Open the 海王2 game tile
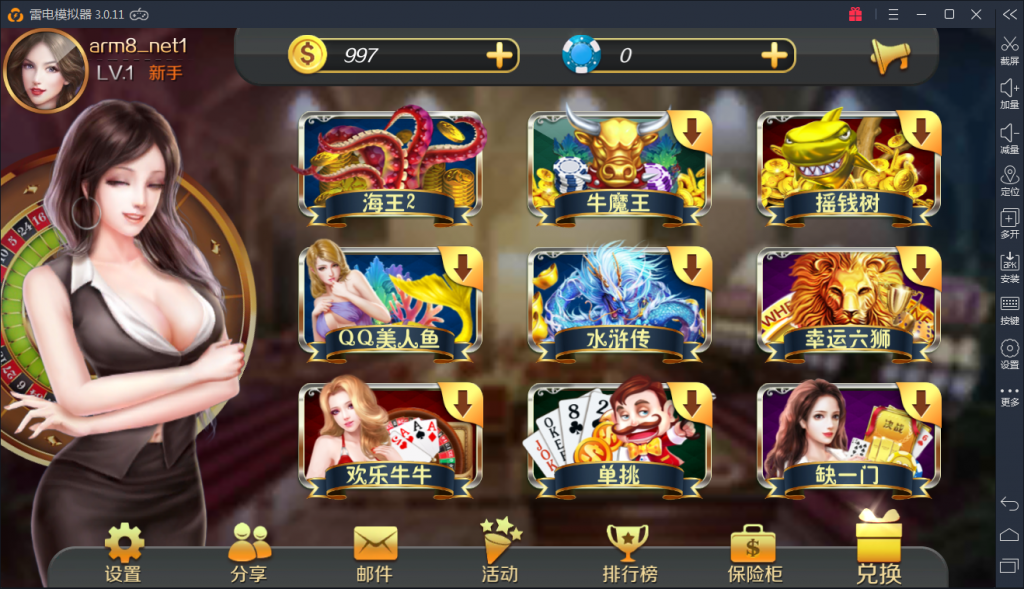Screen dimensions: 1024x589 tap(392, 167)
